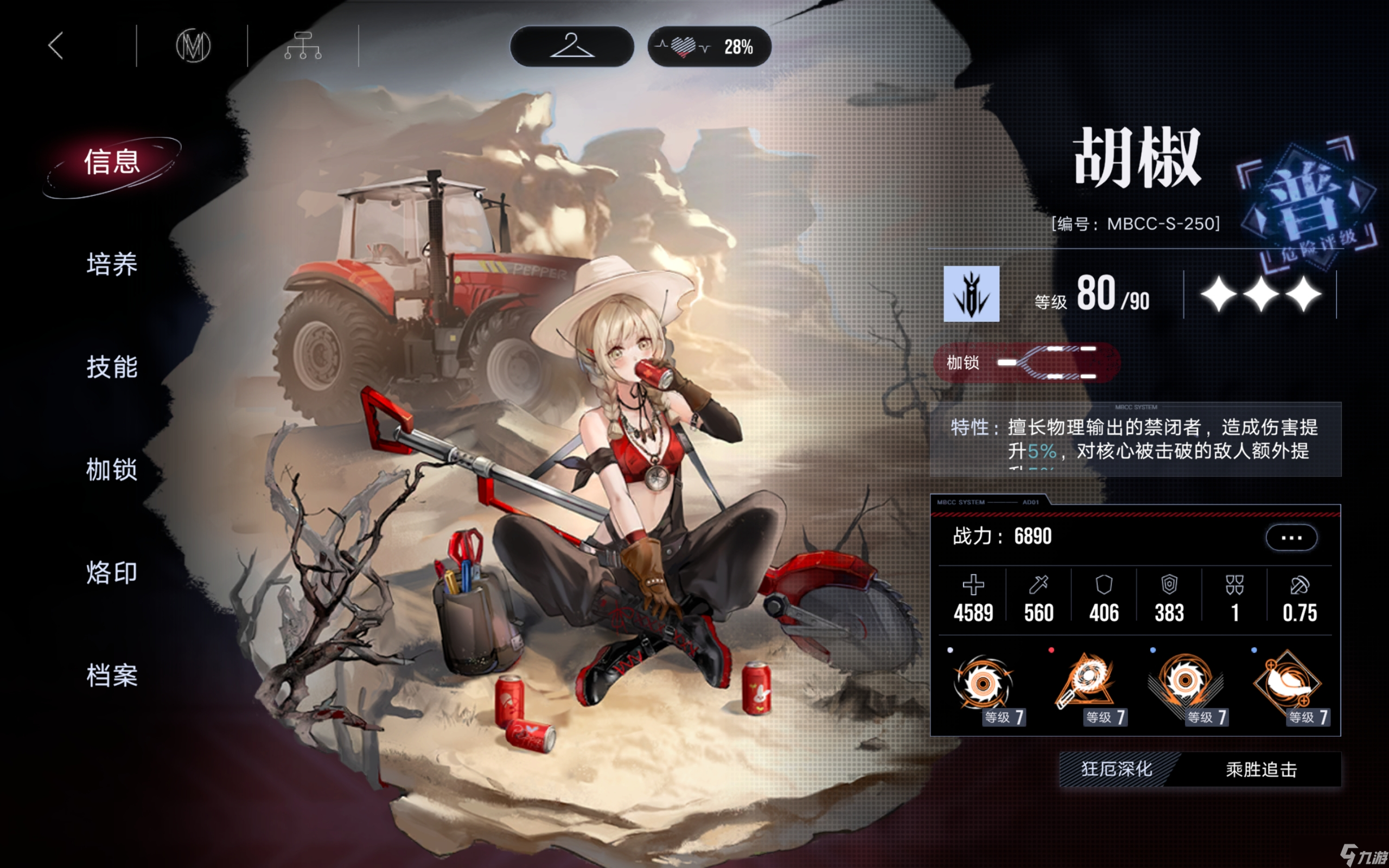This screenshot has height=868, width=1389.
Task: Open the heart compliance 28% button
Action: point(709,47)
